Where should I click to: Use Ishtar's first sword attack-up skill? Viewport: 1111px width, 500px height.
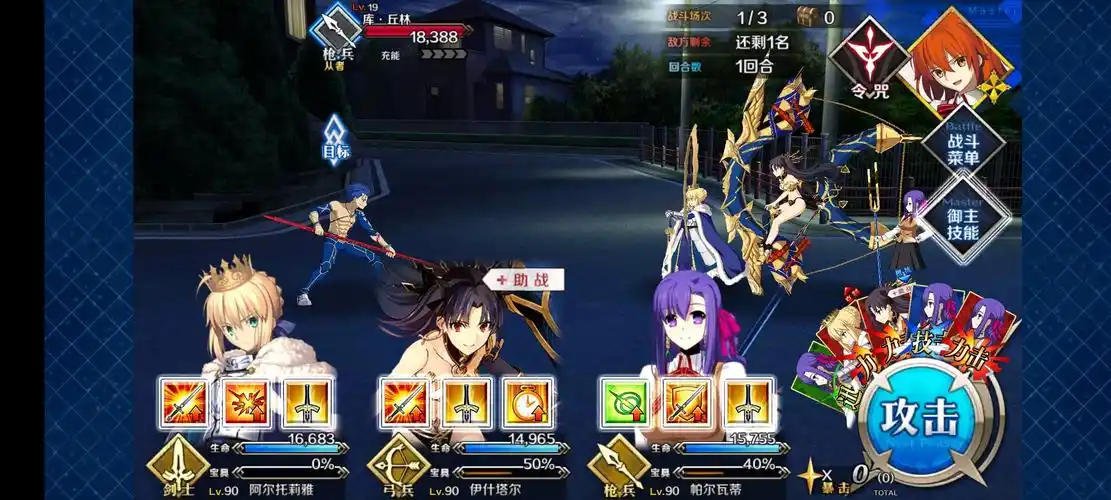(405, 403)
